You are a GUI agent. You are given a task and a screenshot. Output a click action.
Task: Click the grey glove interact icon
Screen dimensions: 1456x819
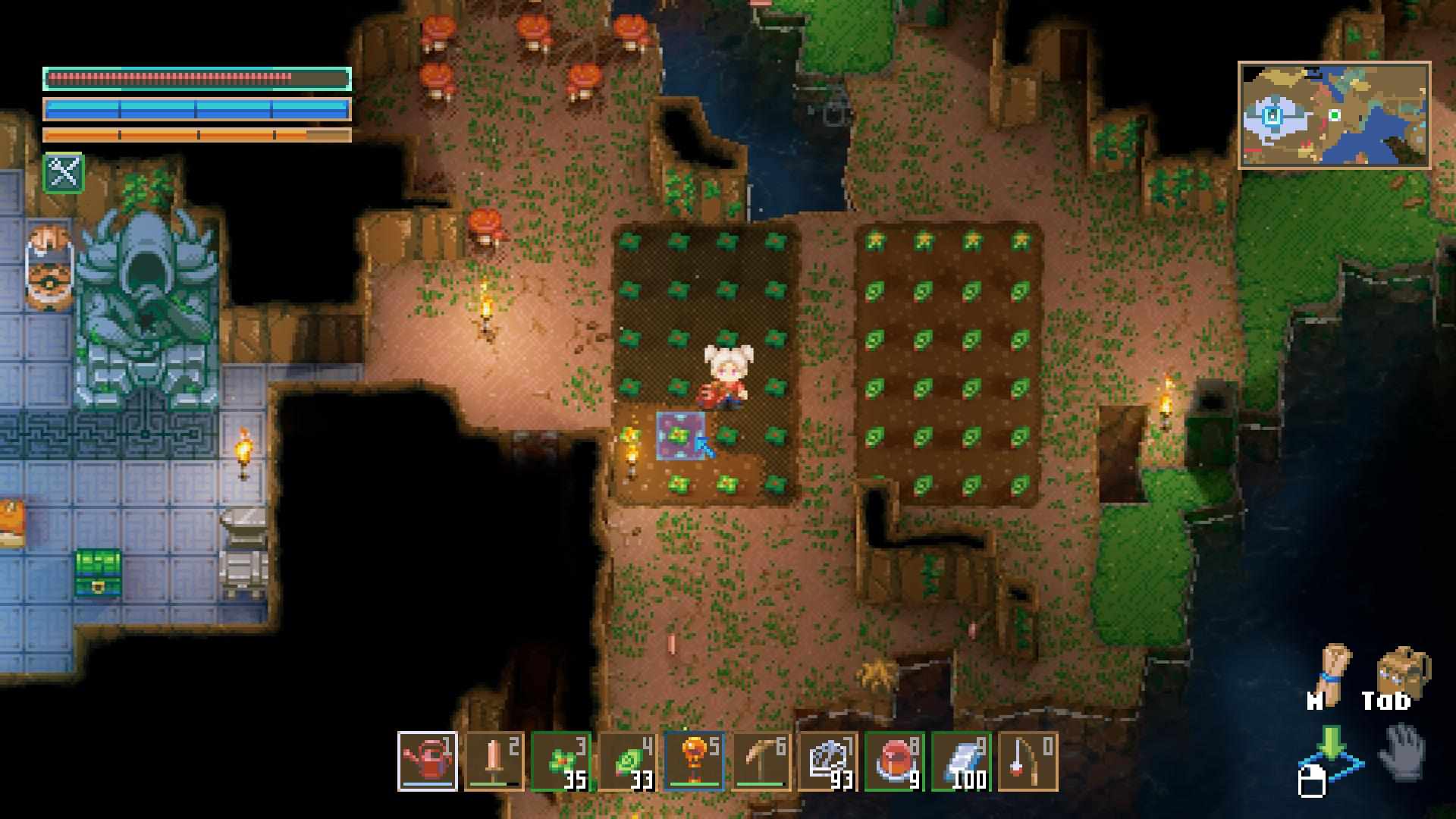(1403, 752)
